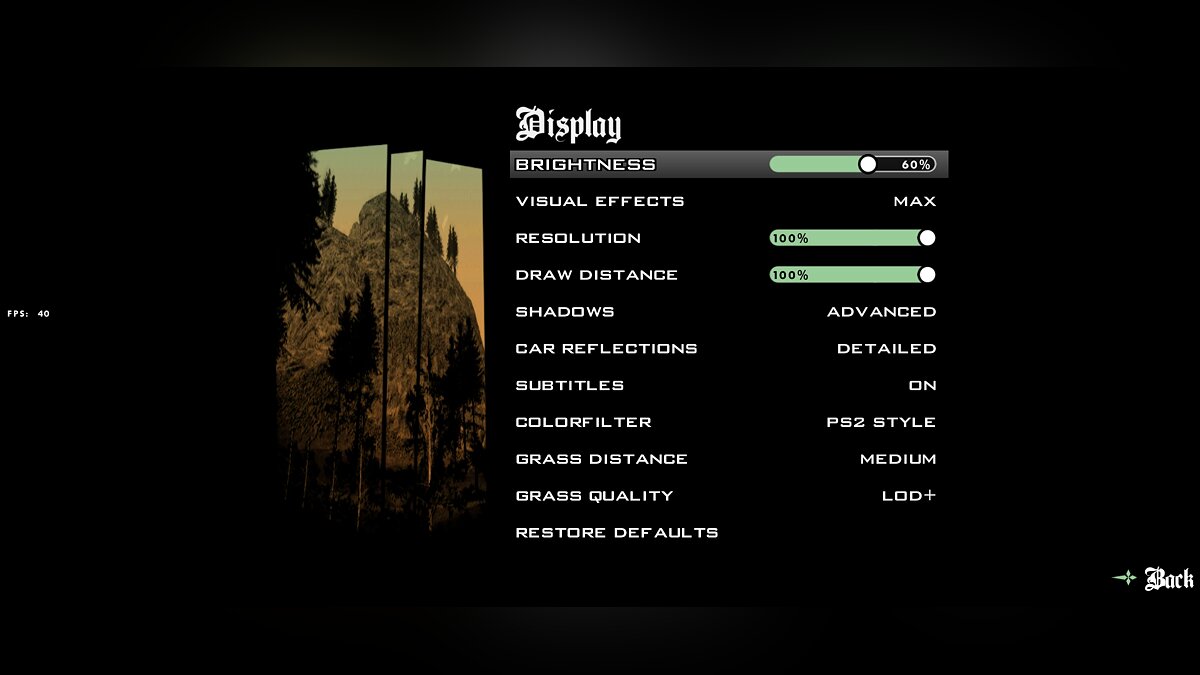
Task: Toggle the Shadows option
Action: 881,312
